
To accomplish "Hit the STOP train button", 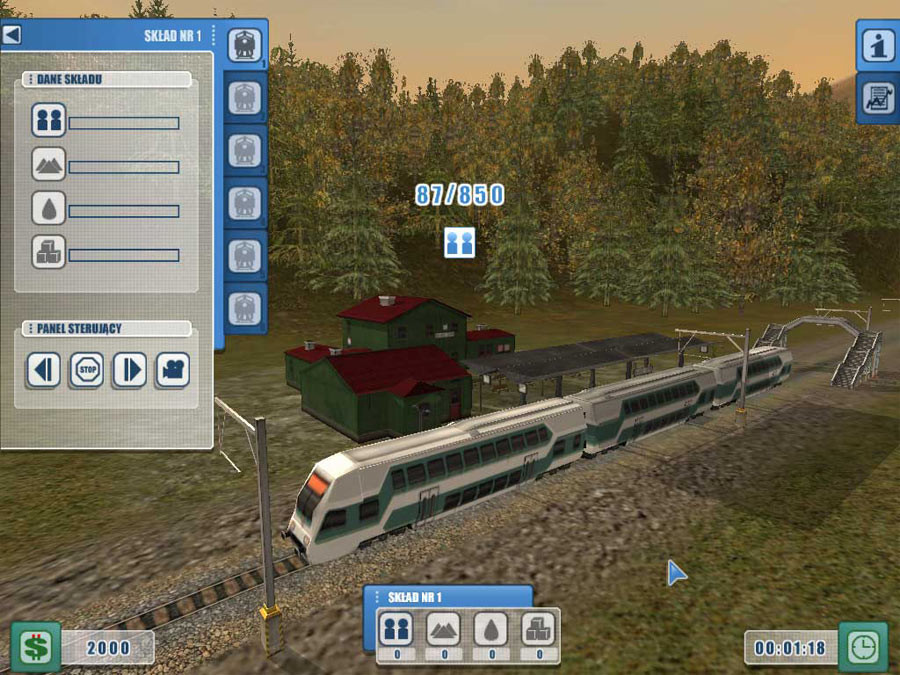I will coord(86,370).
